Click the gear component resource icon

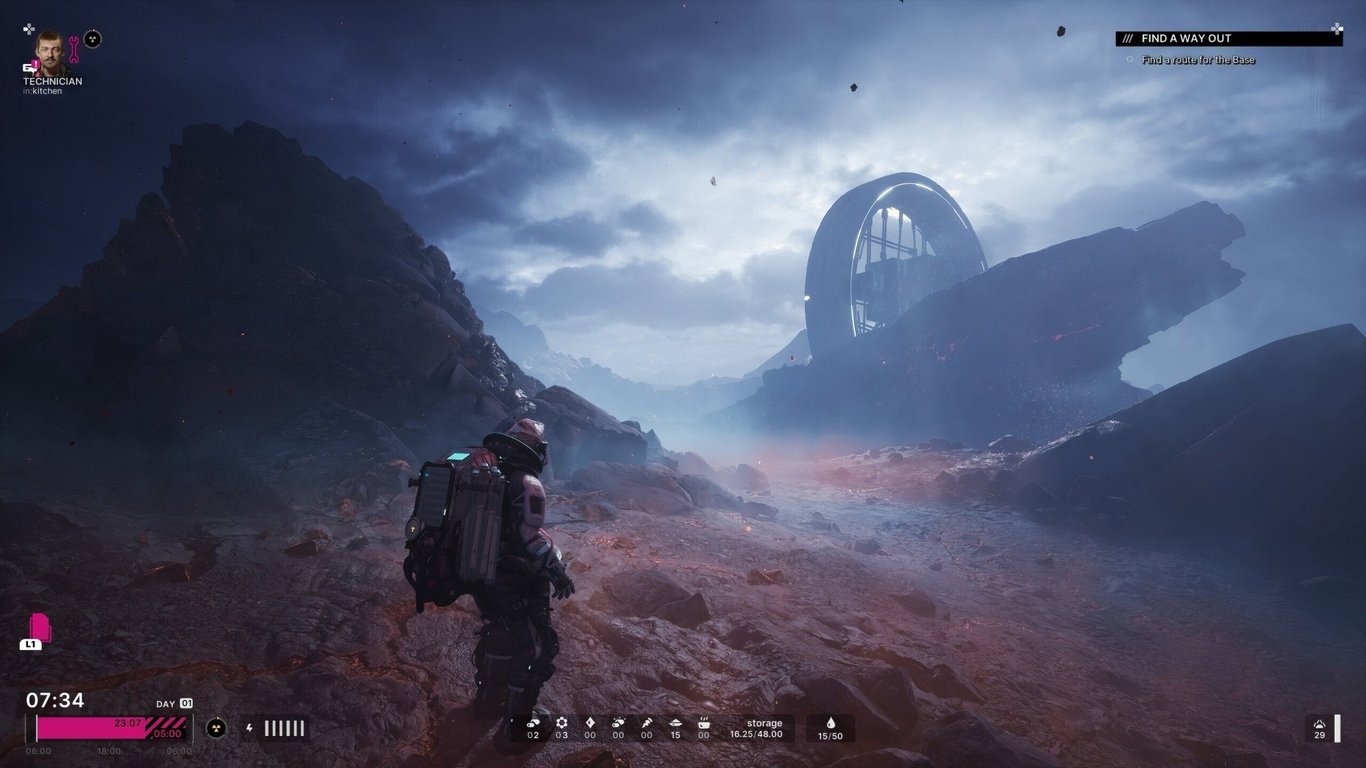[x=561, y=721]
